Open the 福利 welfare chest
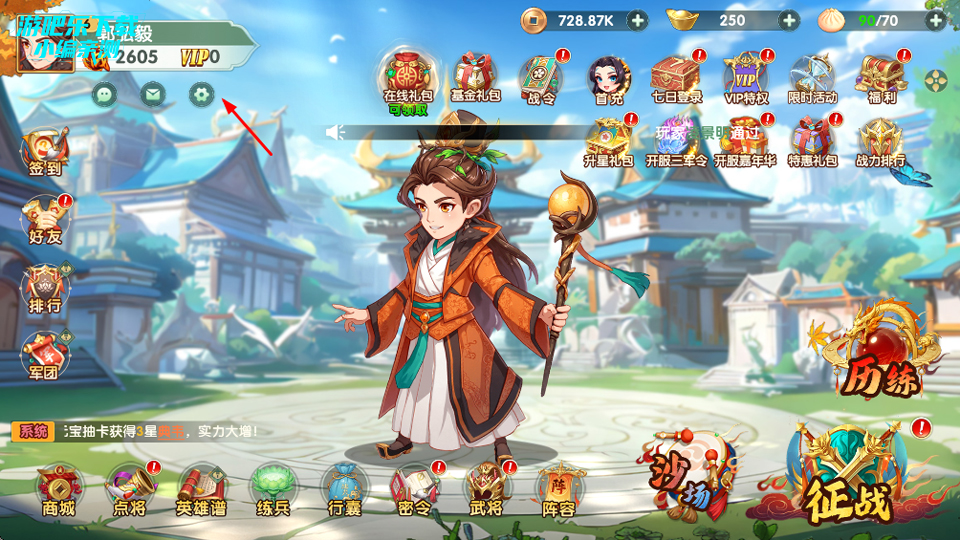 (x=880, y=76)
